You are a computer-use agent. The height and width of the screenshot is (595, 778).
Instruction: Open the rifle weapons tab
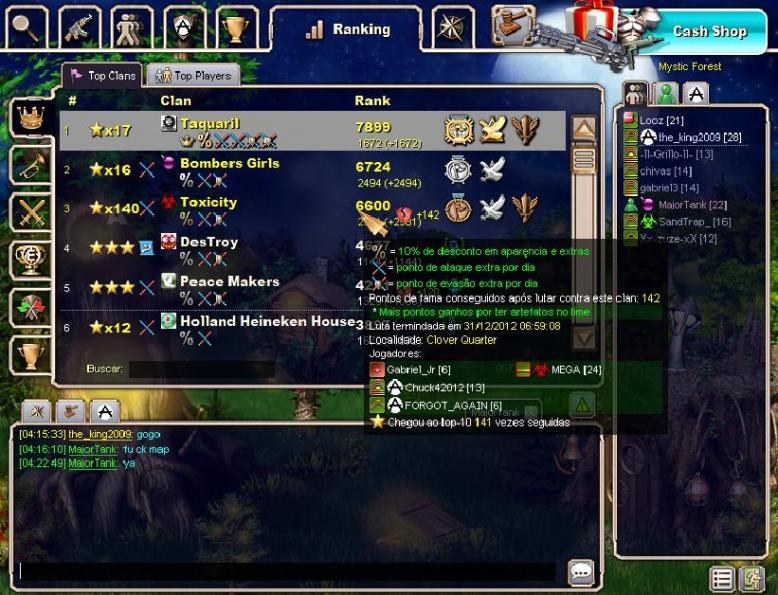tap(79, 28)
